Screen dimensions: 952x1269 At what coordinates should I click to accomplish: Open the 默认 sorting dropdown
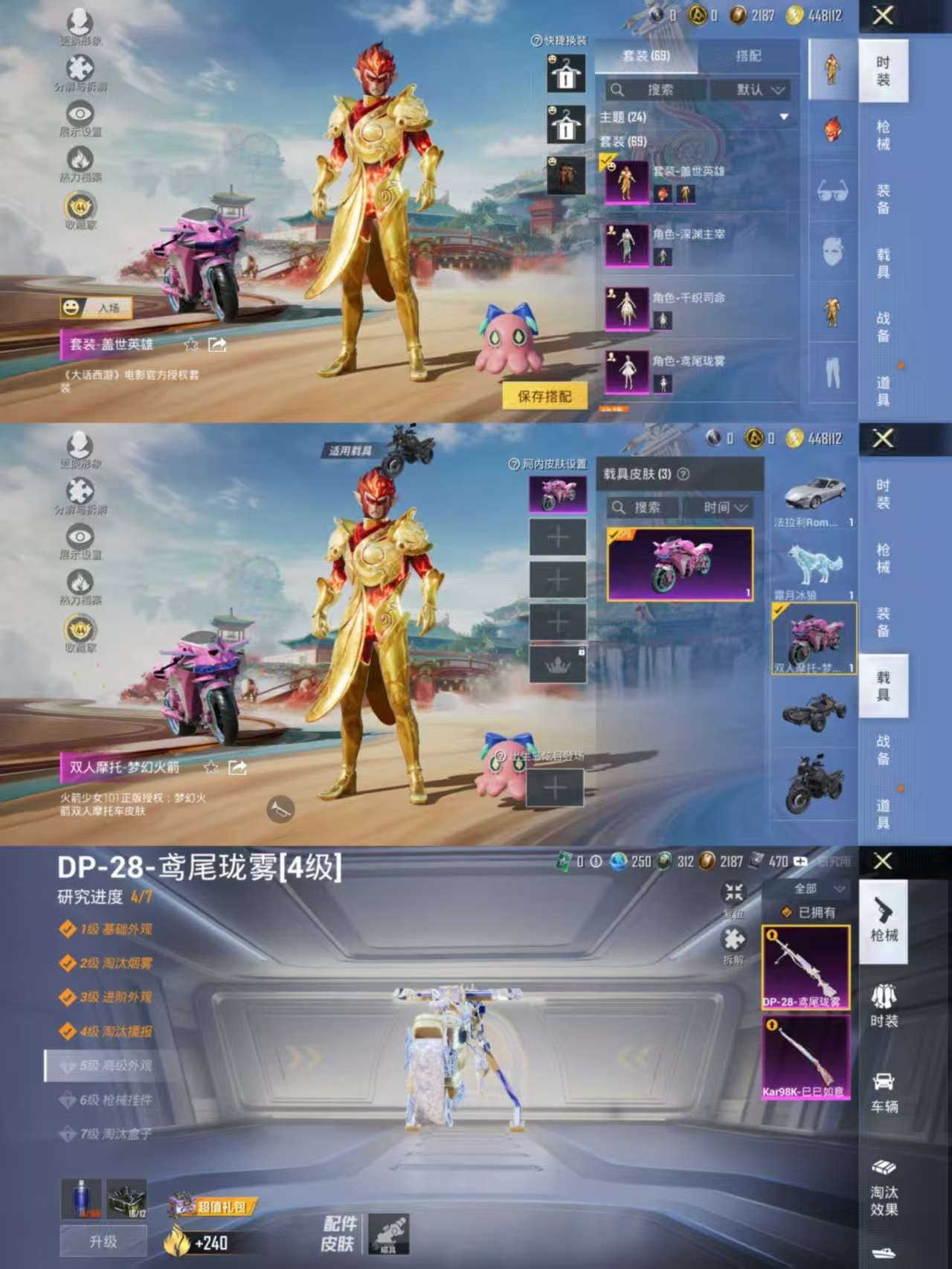click(x=759, y=91)
